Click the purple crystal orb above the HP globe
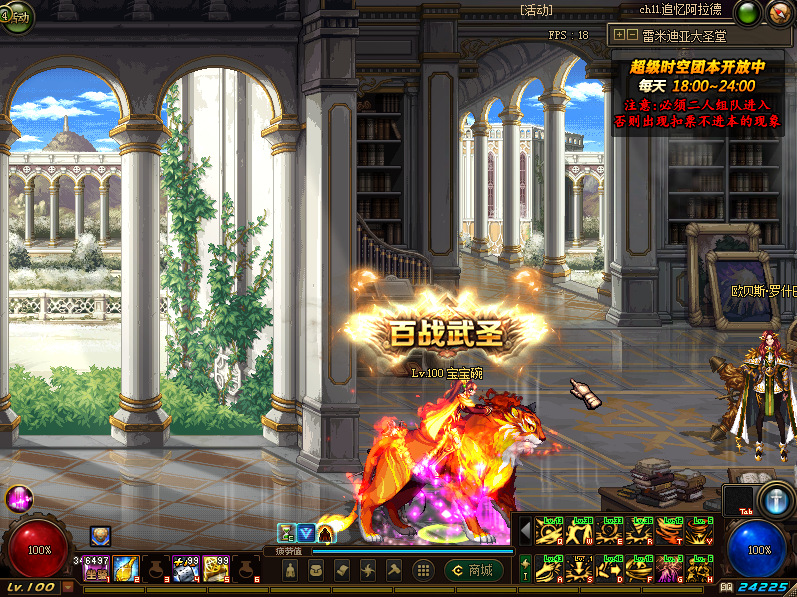This screenshot has width=797, height=597. 19,498
